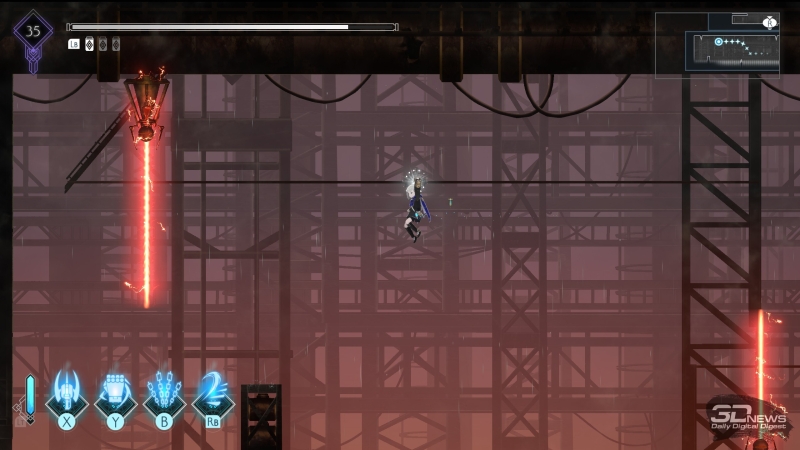800x450 pixels.
Task: Open the minimap
Action: [717, 43]
